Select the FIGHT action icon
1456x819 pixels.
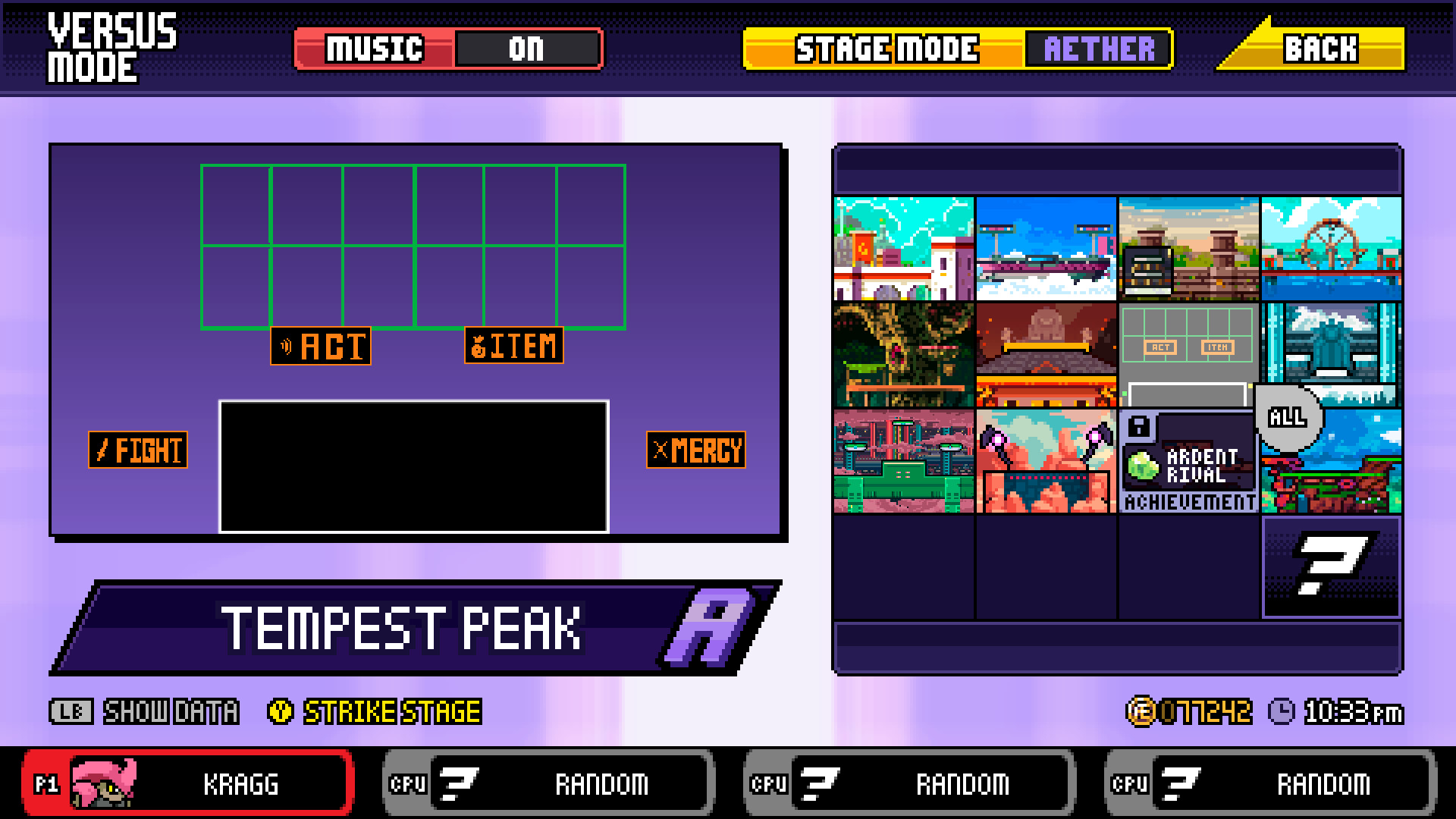point(138,450)
